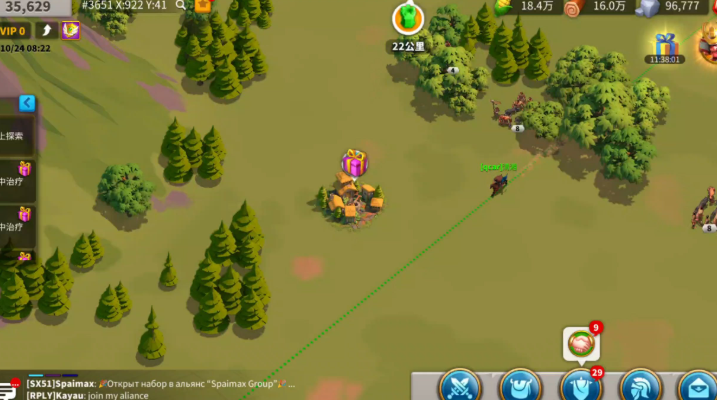Tap the green city distance marker
The width and height of the screenshot is (717, 400).
[x=407, y=19]
